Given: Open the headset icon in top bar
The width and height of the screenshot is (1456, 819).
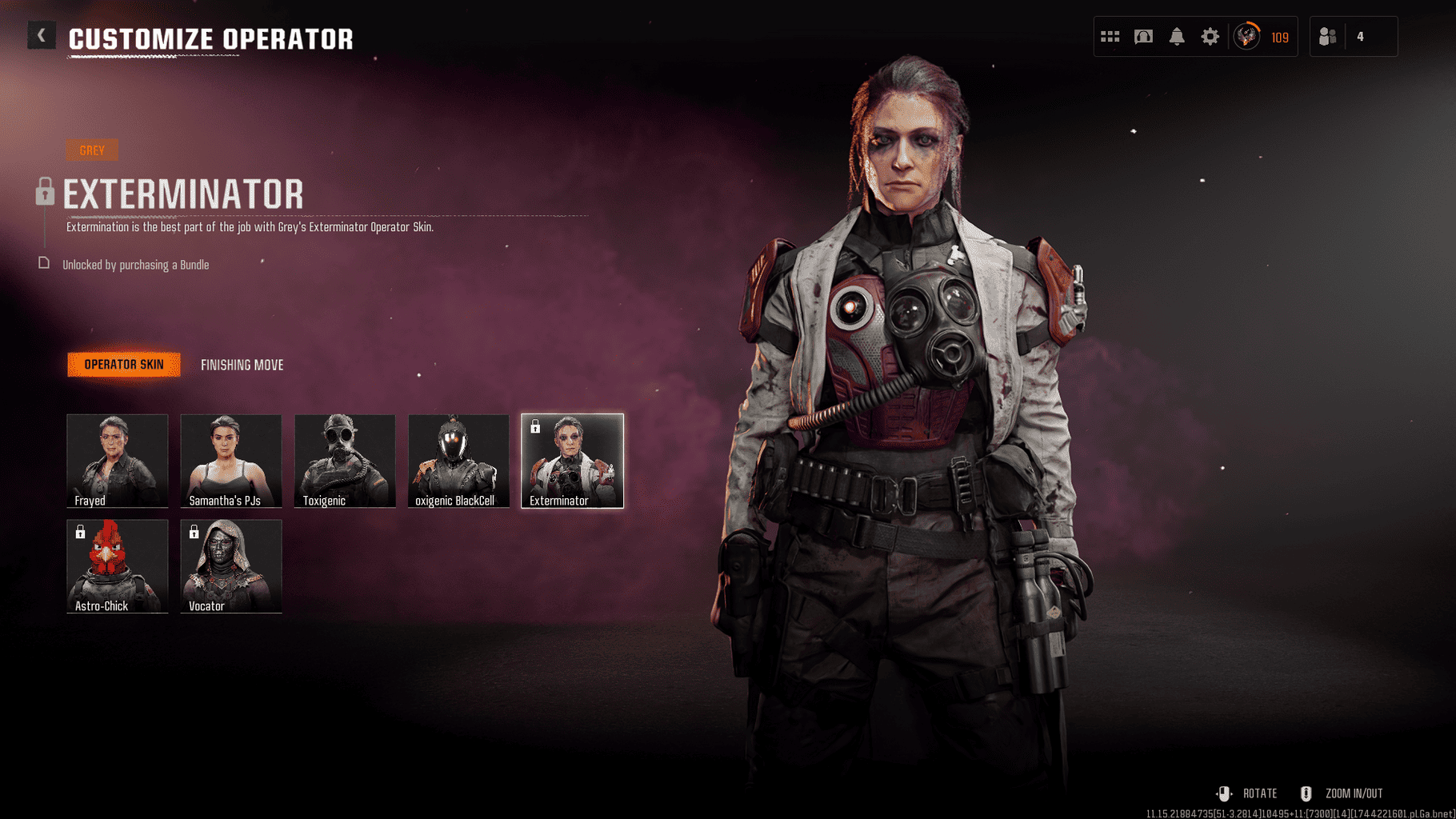Looking at the screenshot, I should click(1143, 37).
